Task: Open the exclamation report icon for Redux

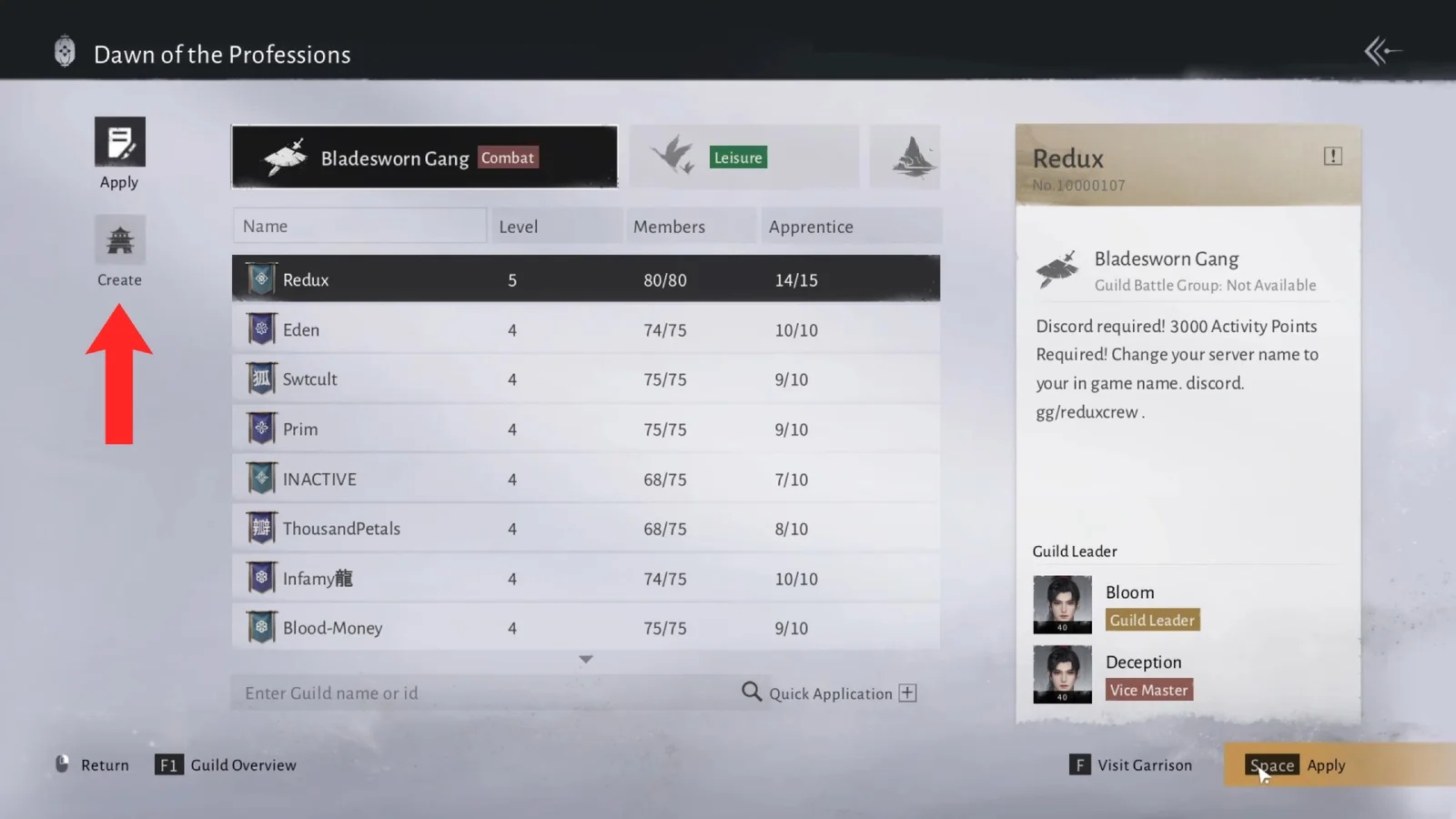Action: point(1332,157)
